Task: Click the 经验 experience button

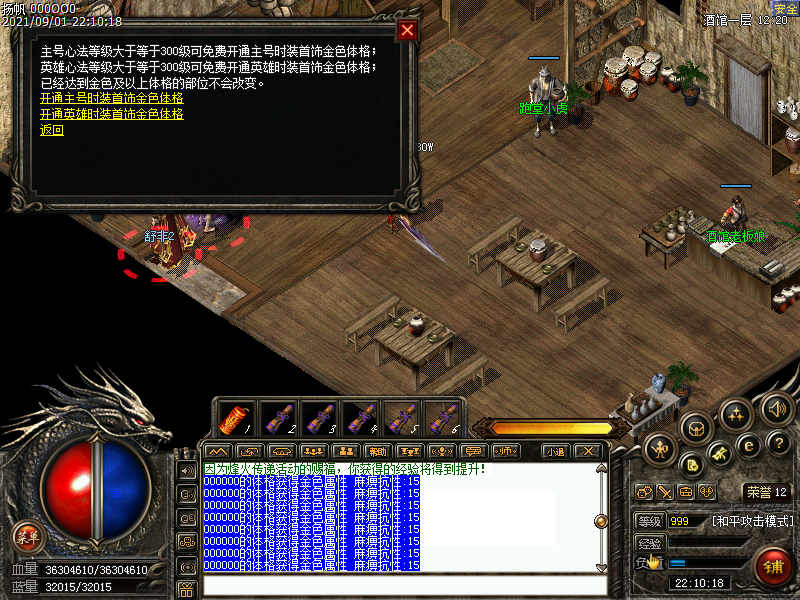Action: [x=650, y=542]
